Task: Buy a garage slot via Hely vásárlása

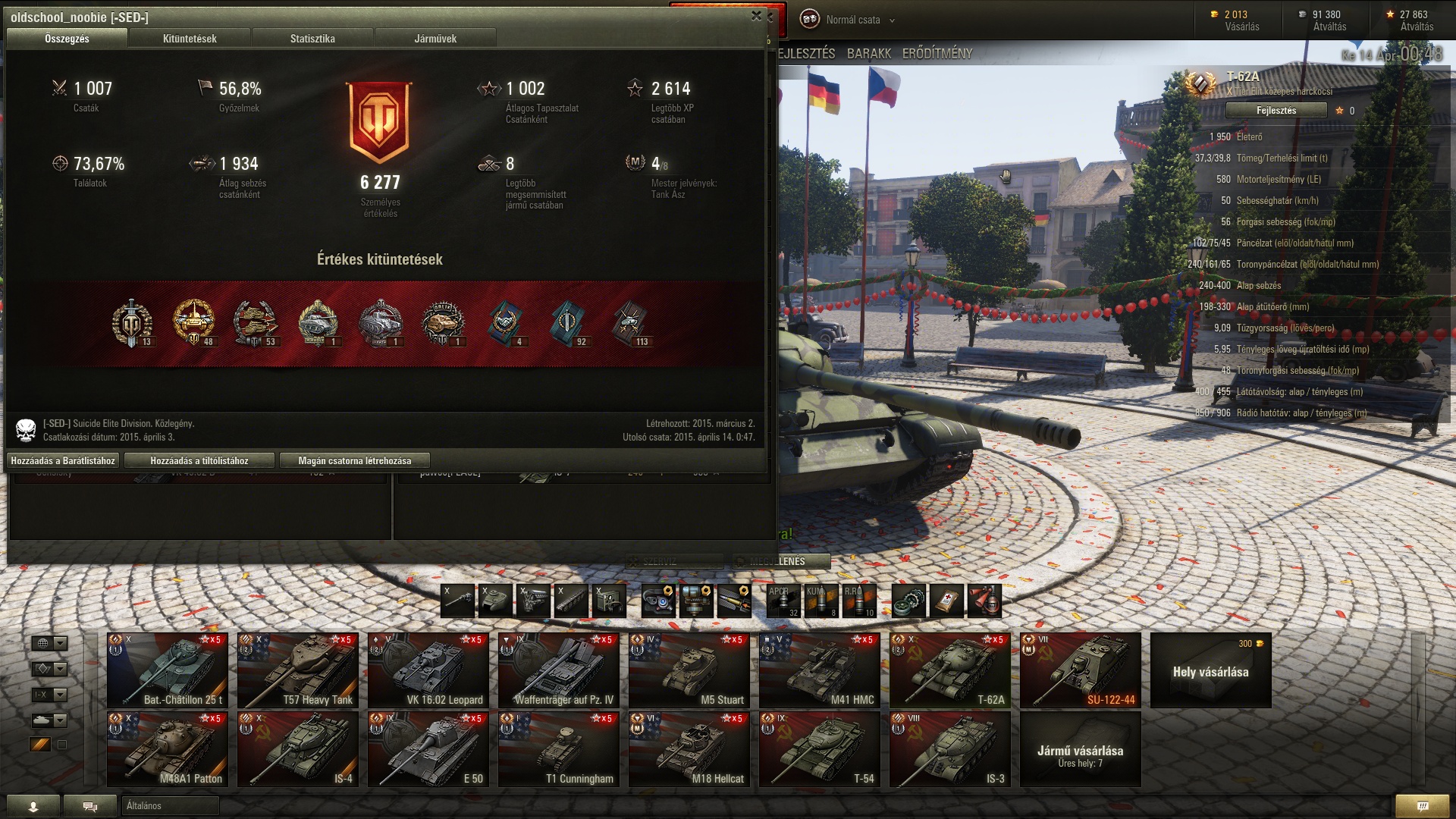Action: (1211, 670)
